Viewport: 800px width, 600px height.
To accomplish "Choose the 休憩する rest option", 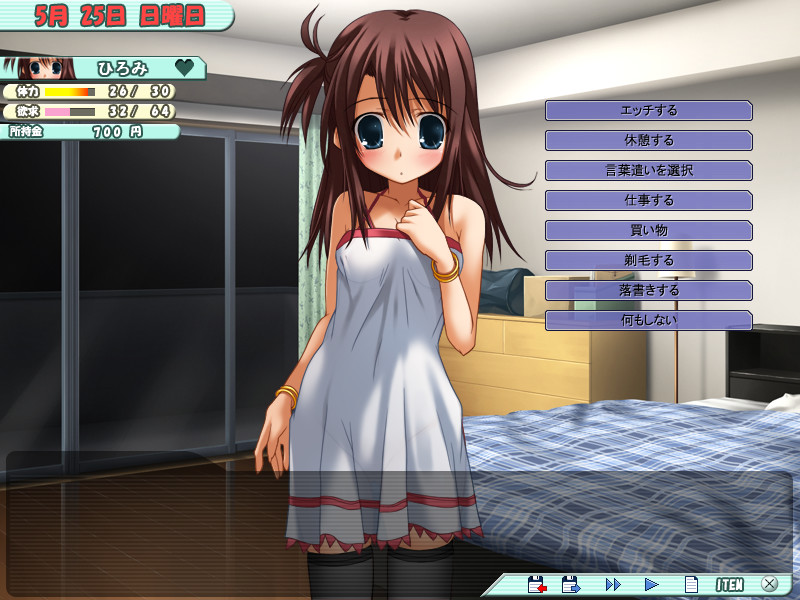I will click(648, 140).
